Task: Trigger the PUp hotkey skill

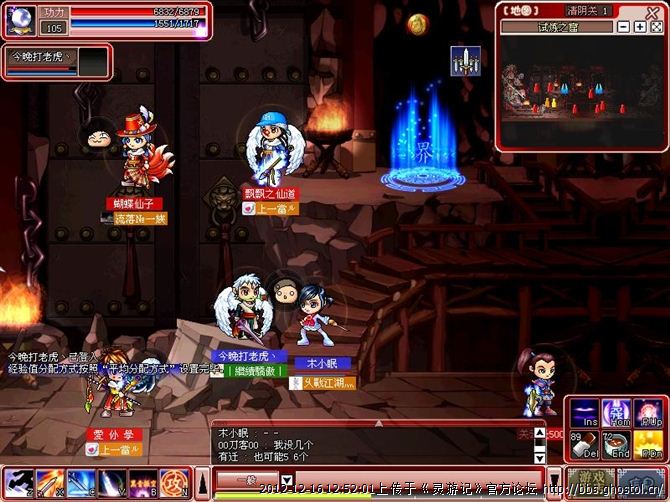Action: tap(648, 413)
